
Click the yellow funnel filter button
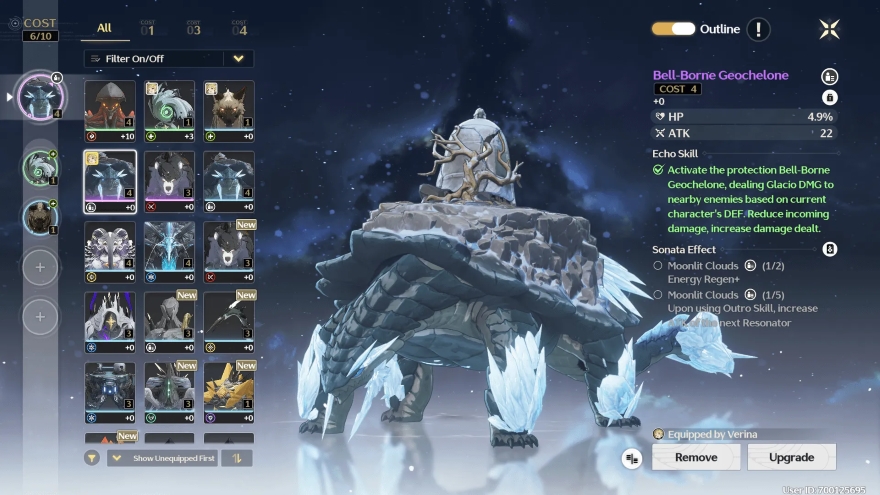(x=92, y=458)
